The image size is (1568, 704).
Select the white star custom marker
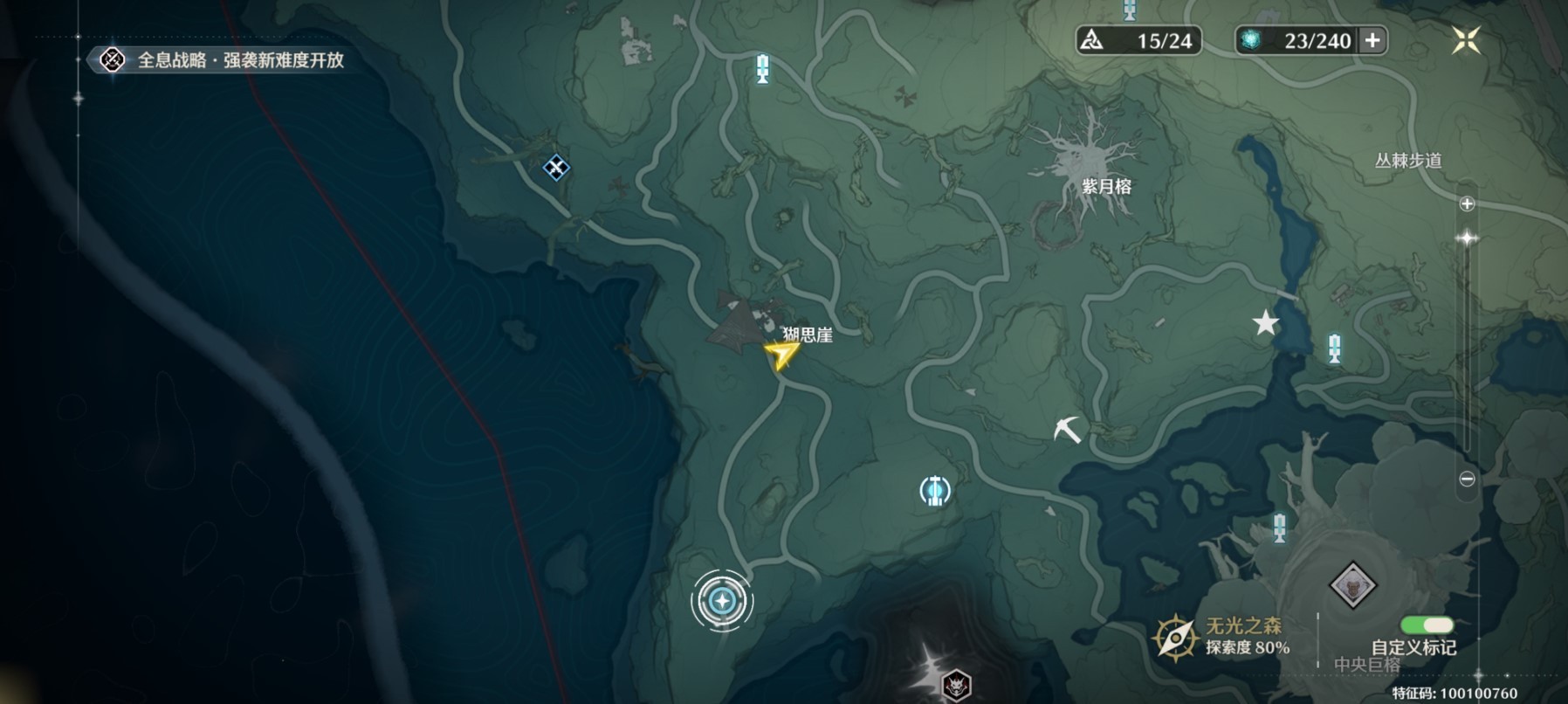[x=1265, y=323]
